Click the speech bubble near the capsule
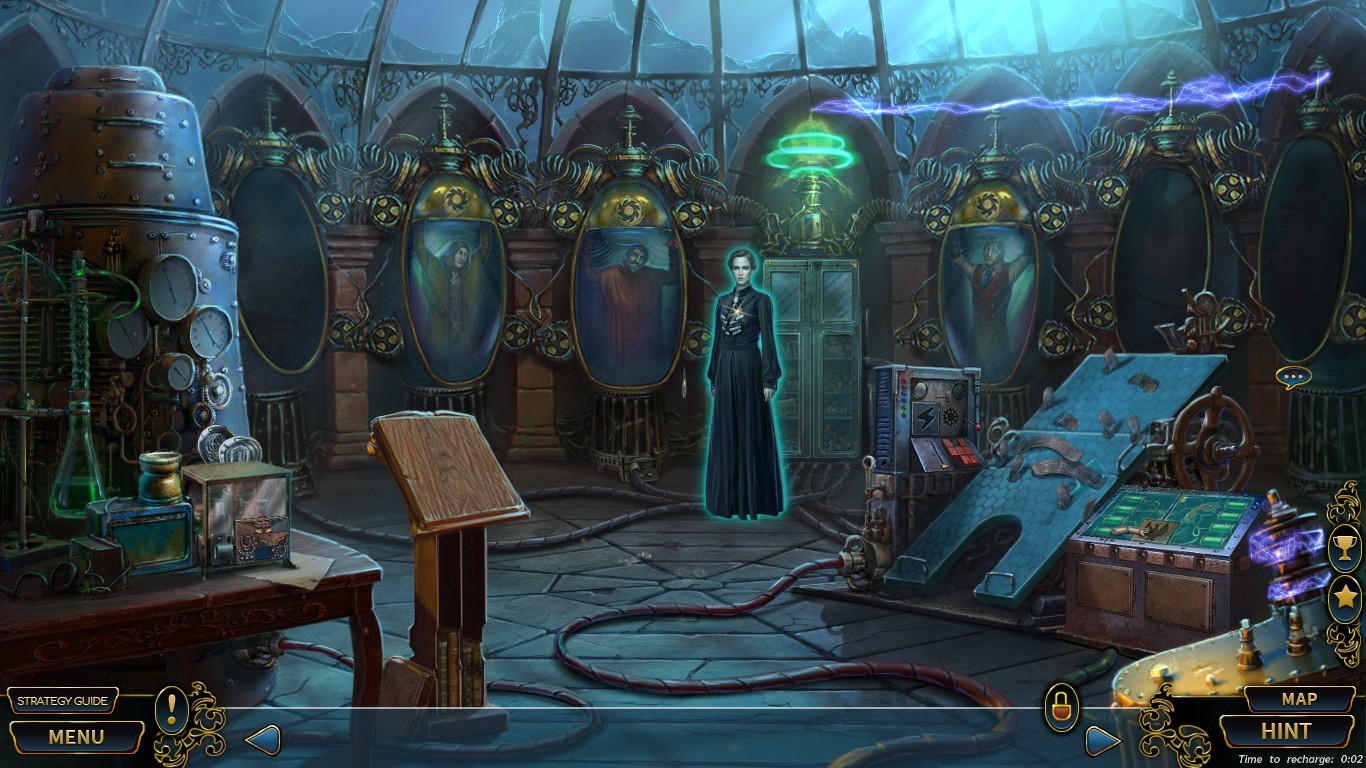Image resolution: width=1366 pixels, height=768 pixels. (1293, 377)
